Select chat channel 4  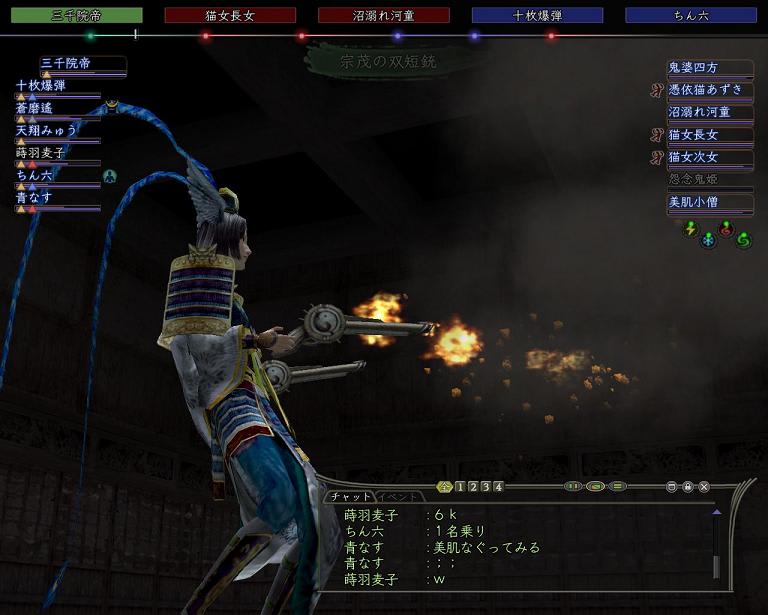pos(498,487)
